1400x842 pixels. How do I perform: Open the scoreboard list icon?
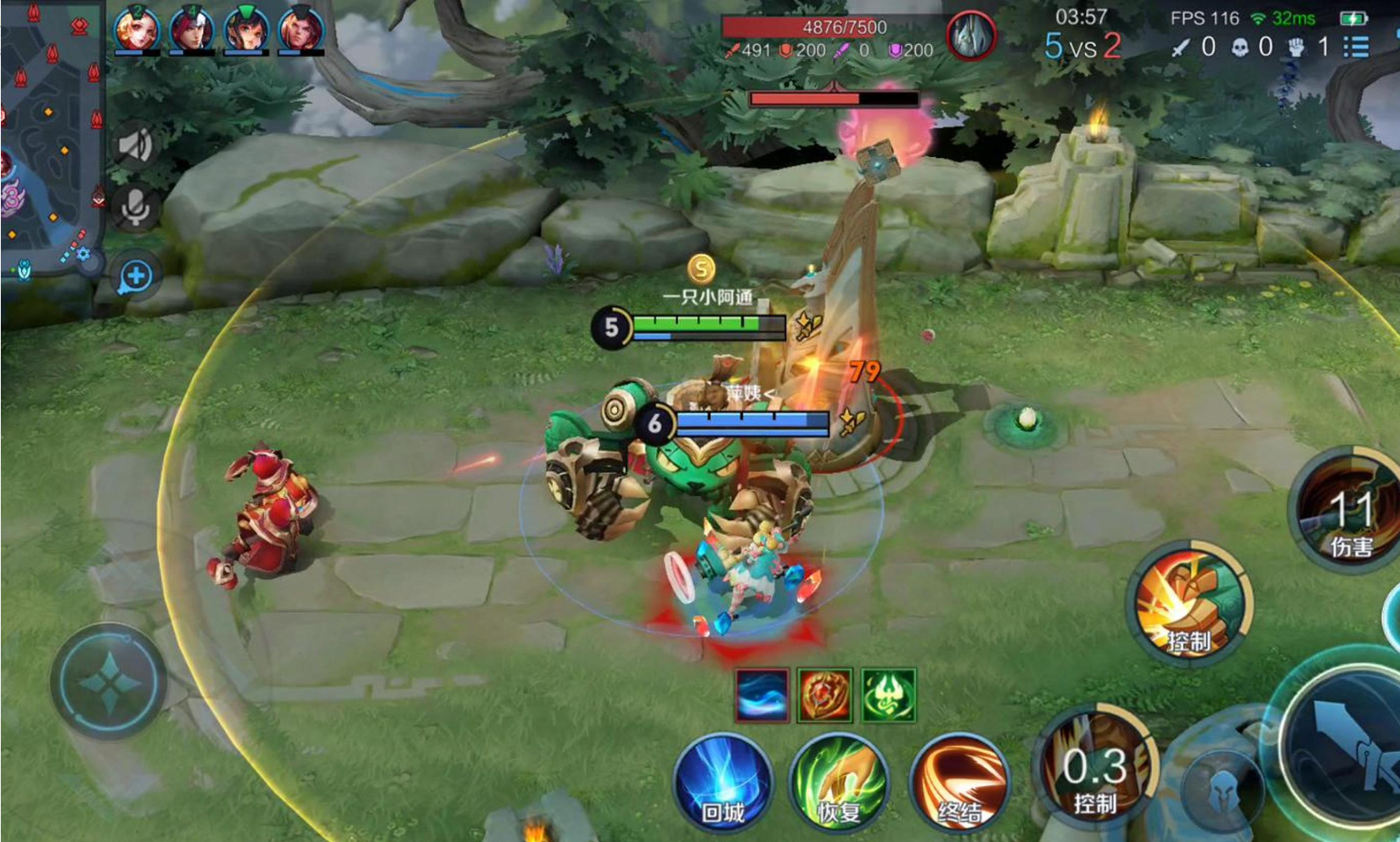coord(1356,47)
